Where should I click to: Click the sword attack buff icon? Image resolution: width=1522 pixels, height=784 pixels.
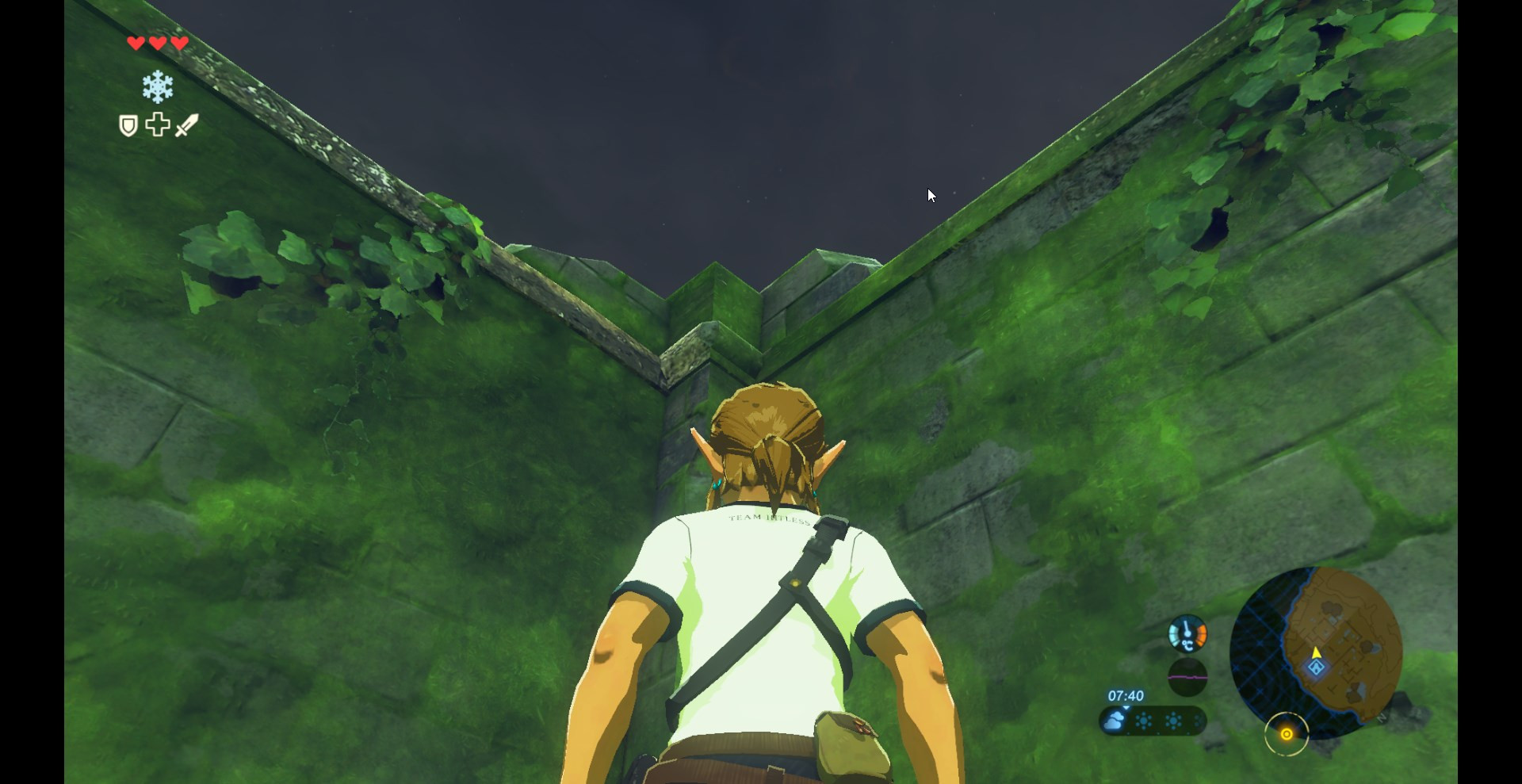click(185, 125)
